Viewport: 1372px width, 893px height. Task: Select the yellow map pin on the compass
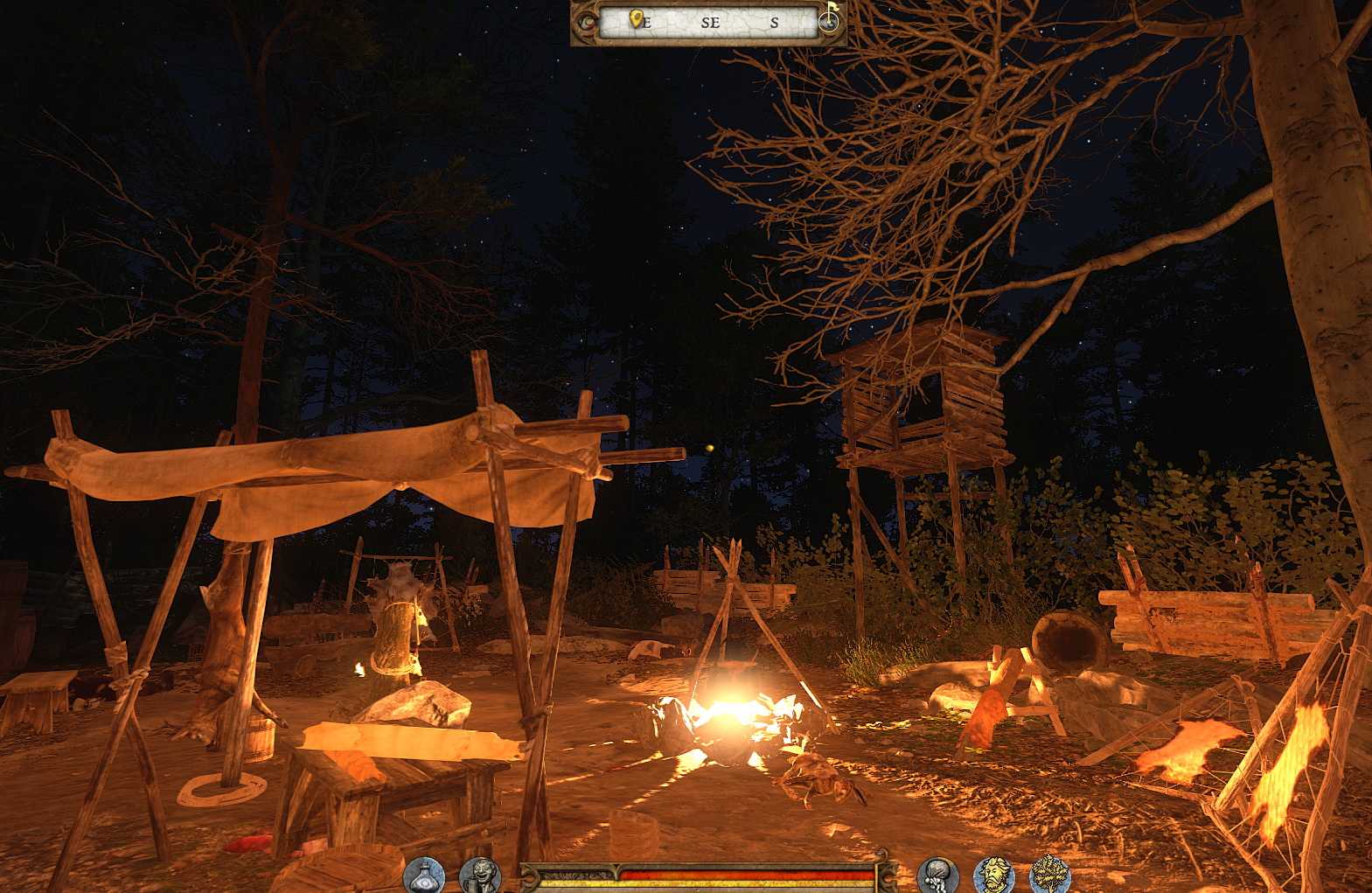coord(637,18)
